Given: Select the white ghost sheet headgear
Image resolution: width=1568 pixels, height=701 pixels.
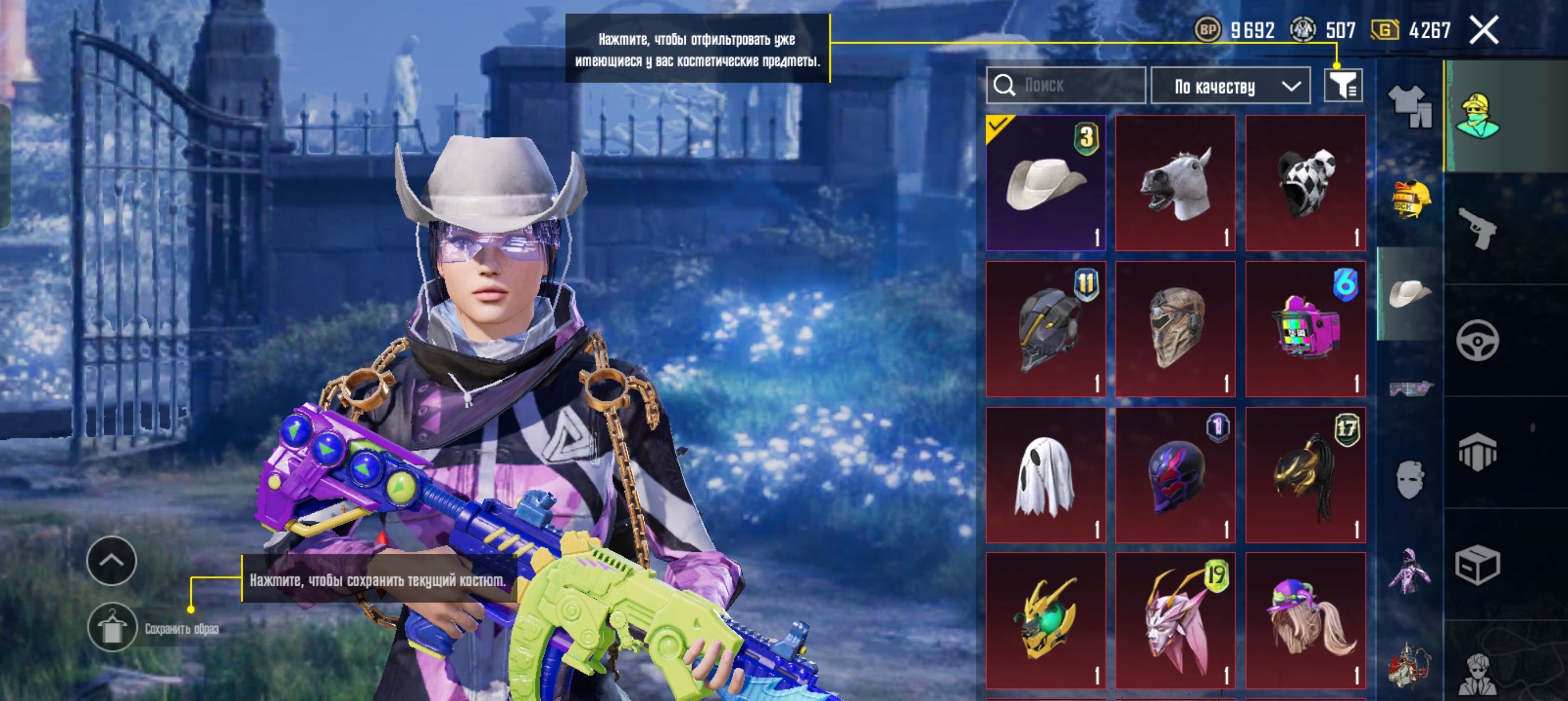Looking at the screenshot, I should click(1045, 475).
